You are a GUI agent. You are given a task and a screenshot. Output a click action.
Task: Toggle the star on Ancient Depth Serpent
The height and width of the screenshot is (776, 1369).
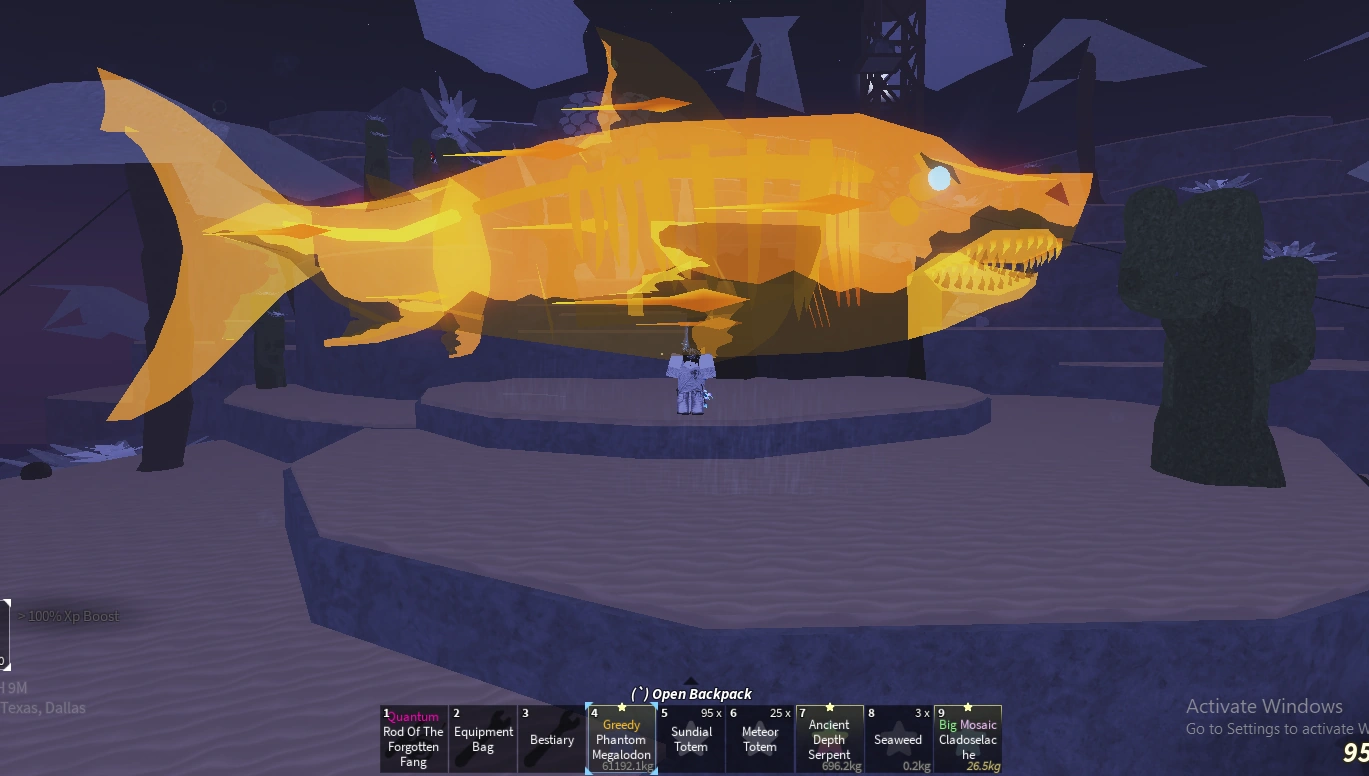tap(830, 707)
